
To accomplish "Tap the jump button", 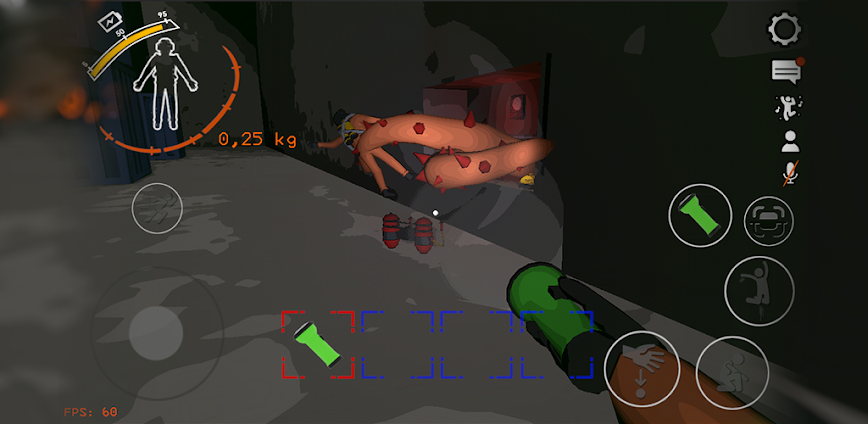I will [758, 290].
